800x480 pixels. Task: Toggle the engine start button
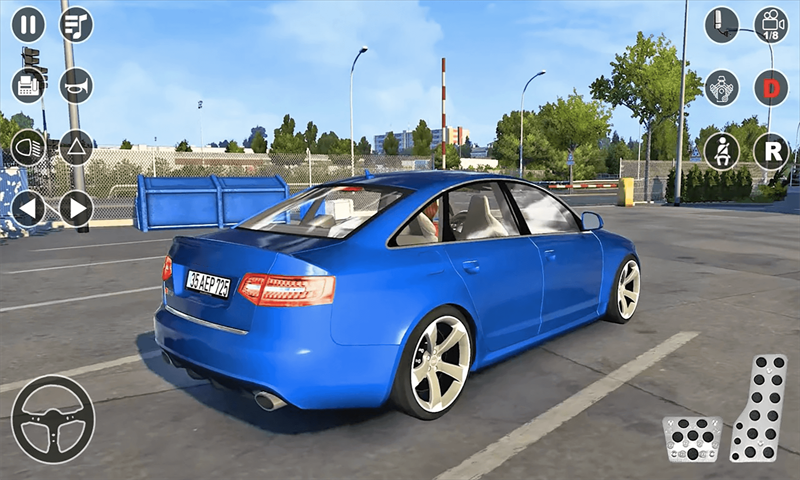[x=721, y=88]
